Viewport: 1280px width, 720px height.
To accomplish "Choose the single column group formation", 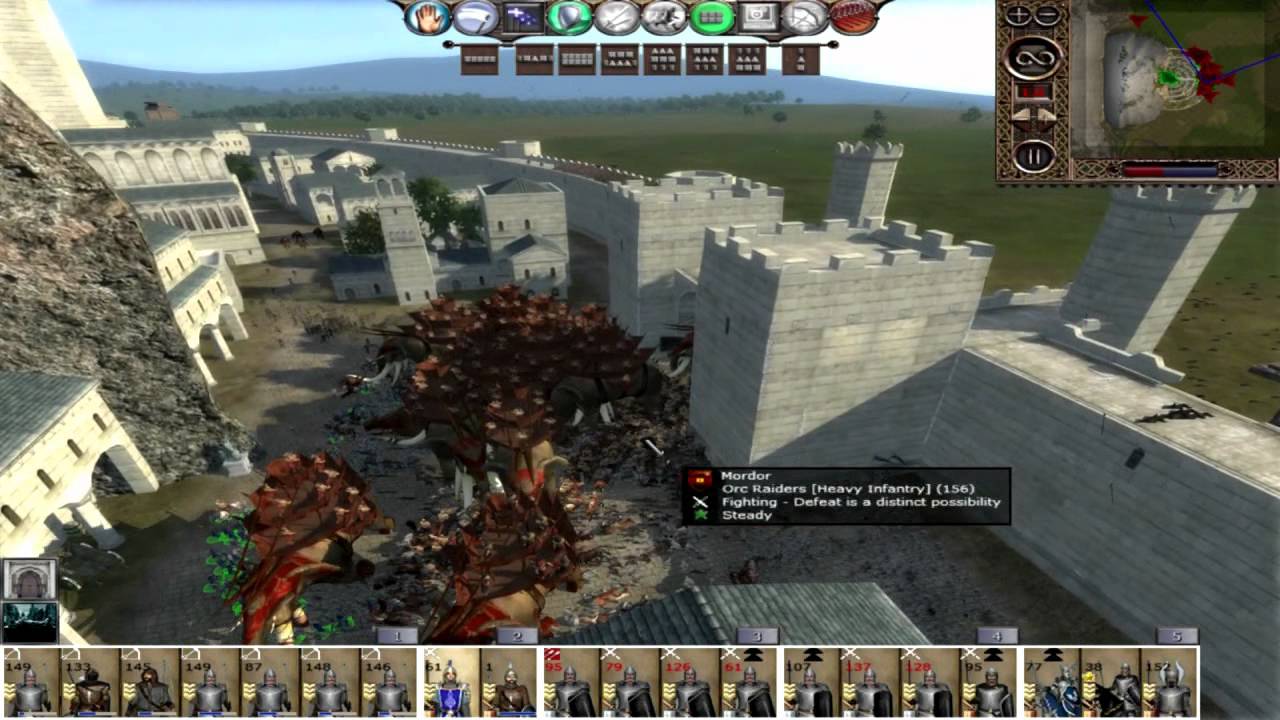I will pos(801,59).
